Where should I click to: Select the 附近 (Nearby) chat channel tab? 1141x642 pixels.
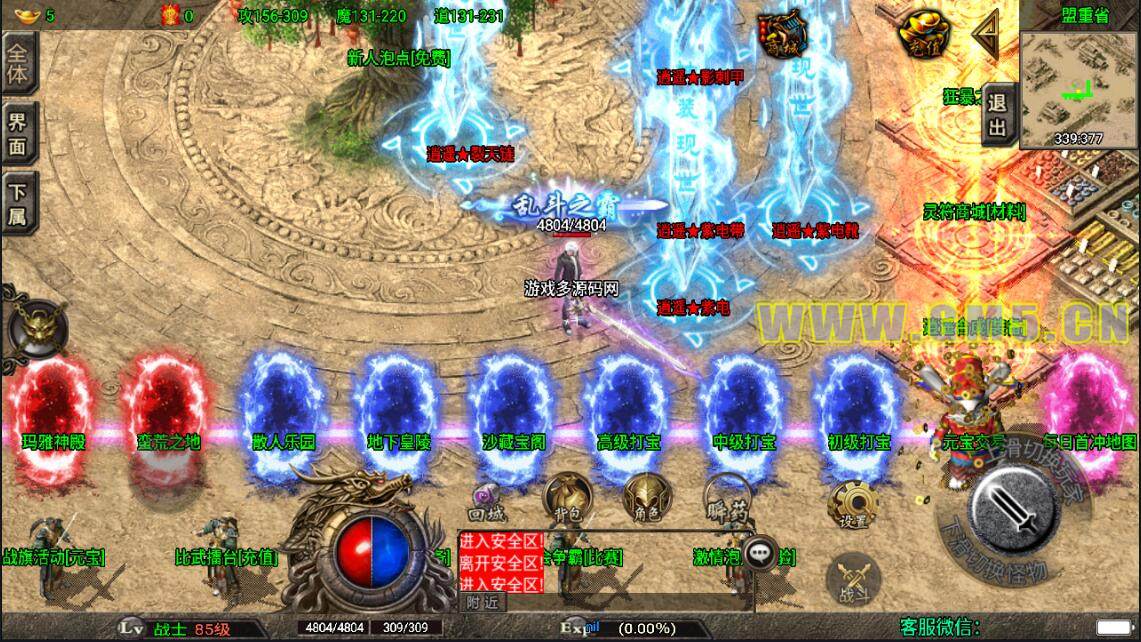(x=481, y=602)
